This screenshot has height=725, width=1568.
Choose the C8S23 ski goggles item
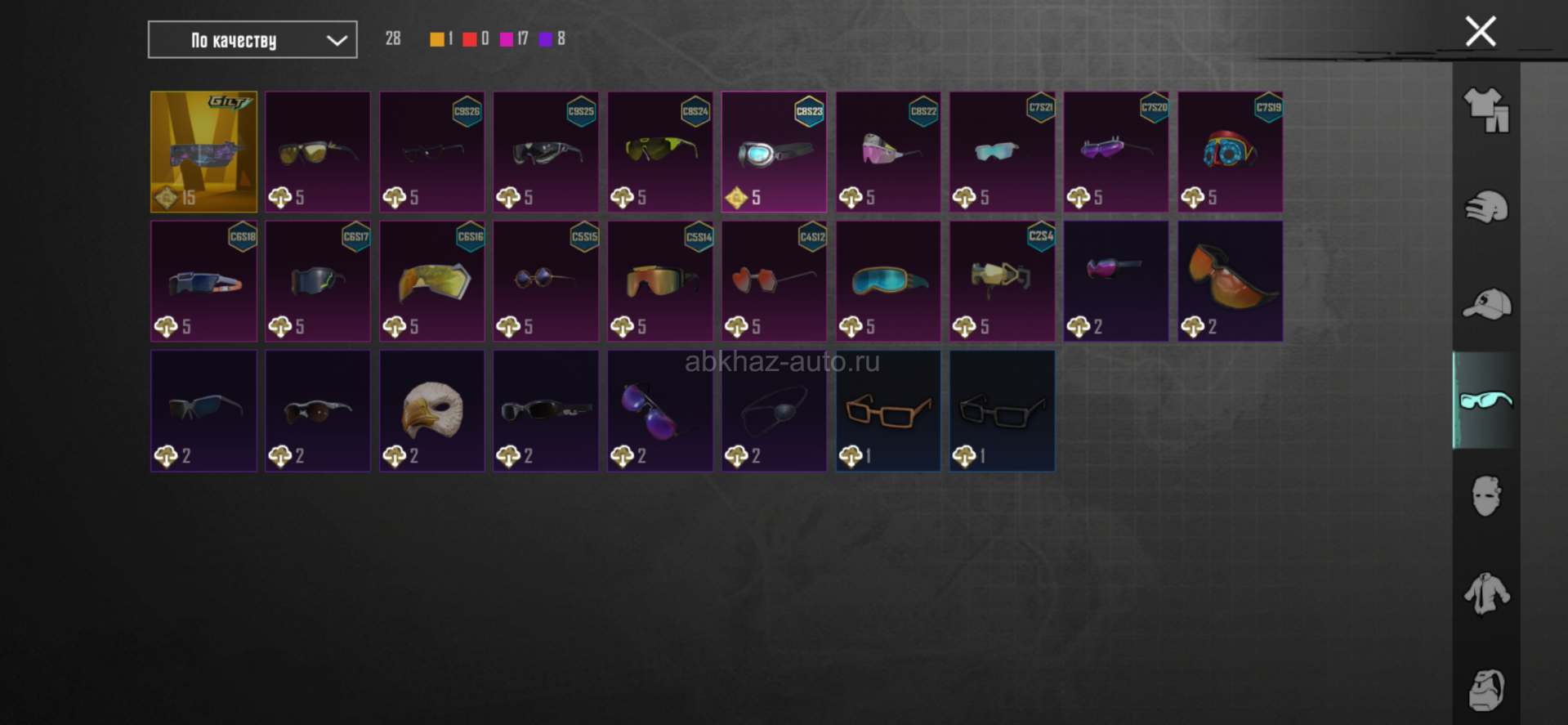pyautogui.click(x=774, y=151)
